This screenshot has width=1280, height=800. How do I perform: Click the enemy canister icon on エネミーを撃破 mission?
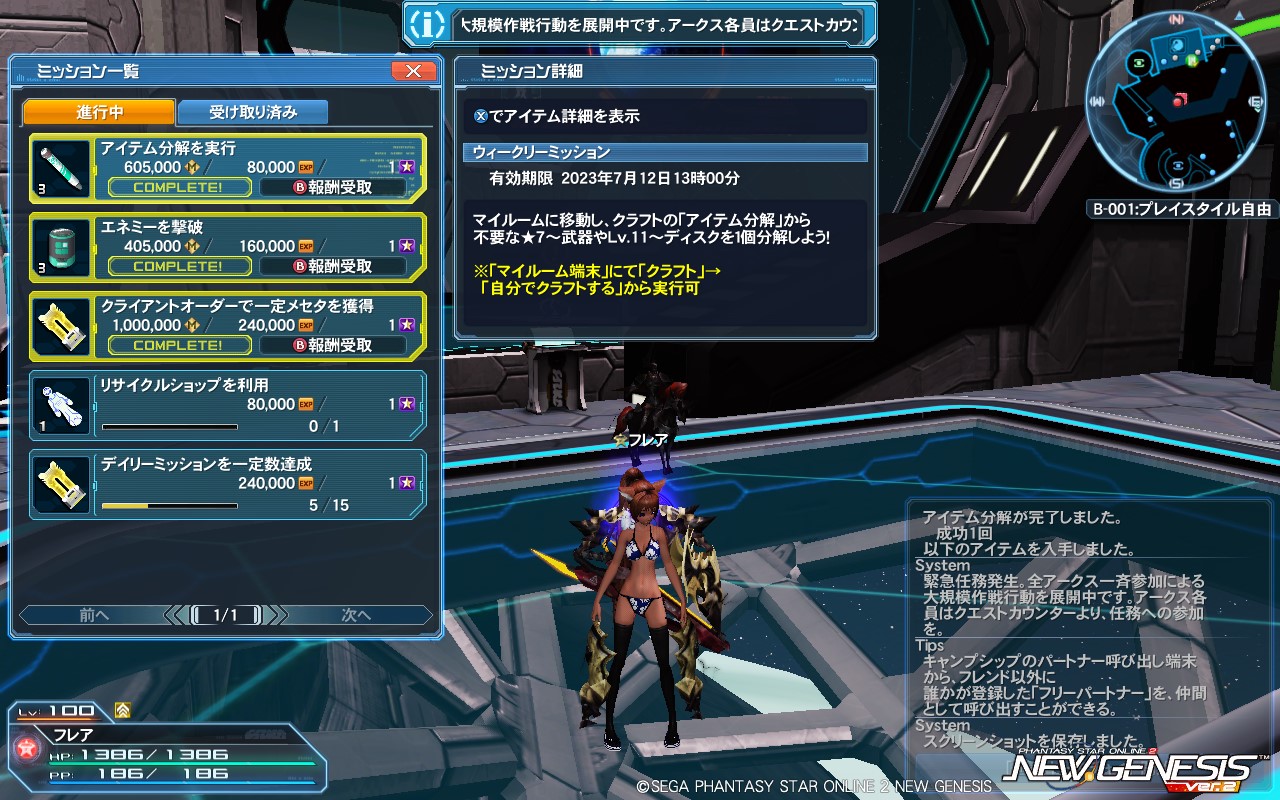(x=60, y=246)
